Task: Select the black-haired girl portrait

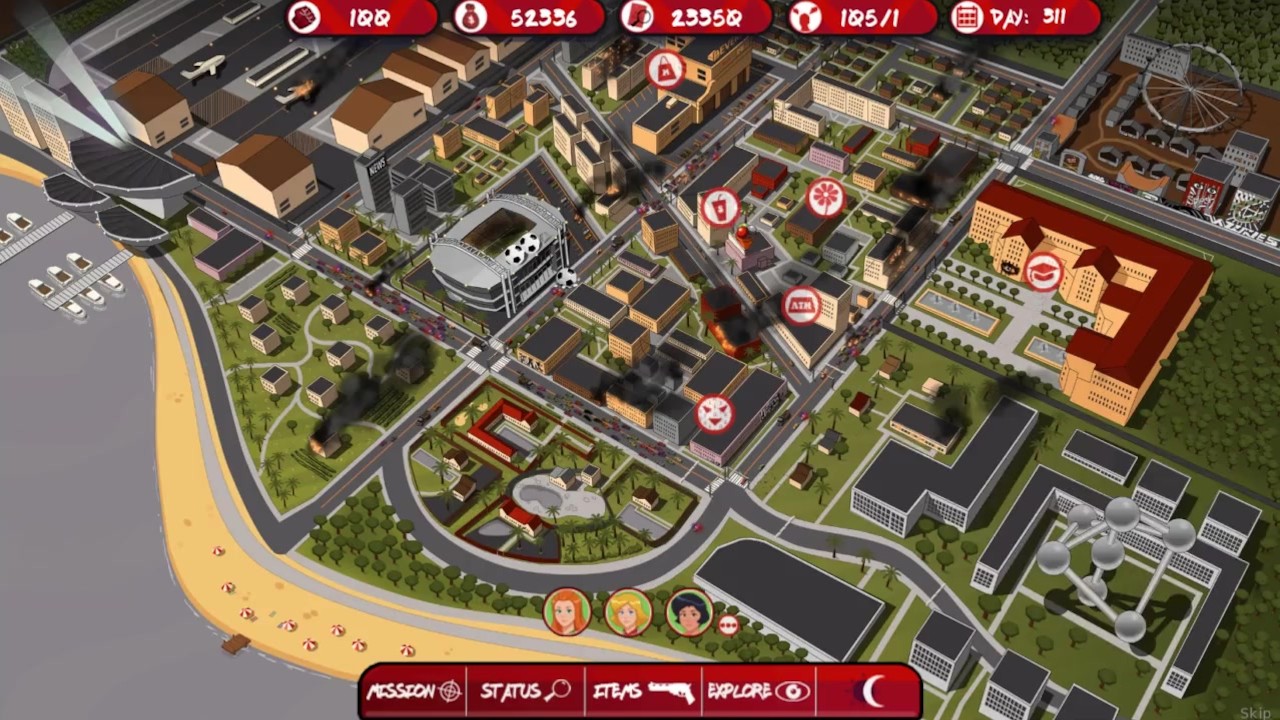Action: click(x=689, y=612)
